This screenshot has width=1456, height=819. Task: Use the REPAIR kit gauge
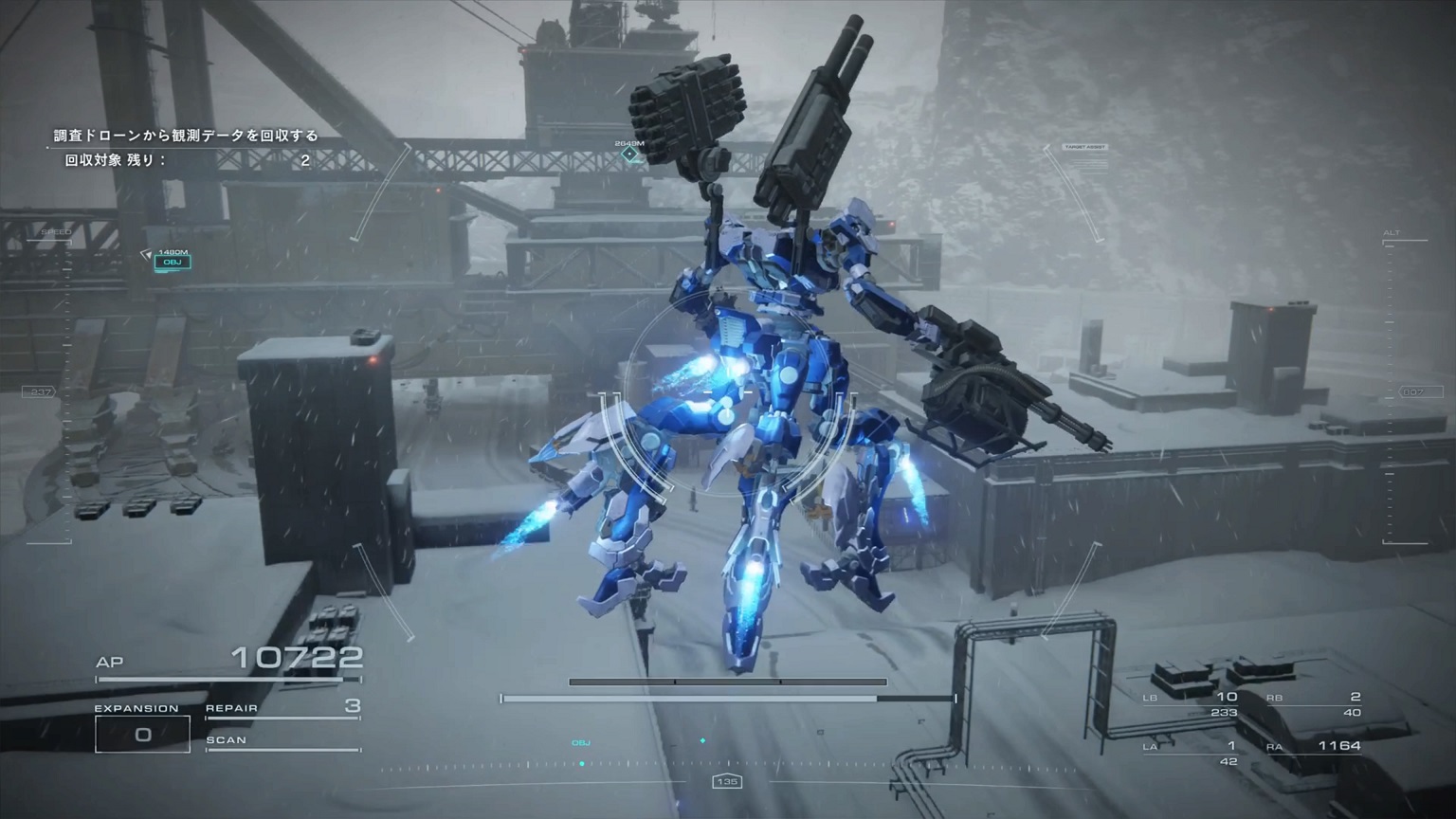click(282, 710)
